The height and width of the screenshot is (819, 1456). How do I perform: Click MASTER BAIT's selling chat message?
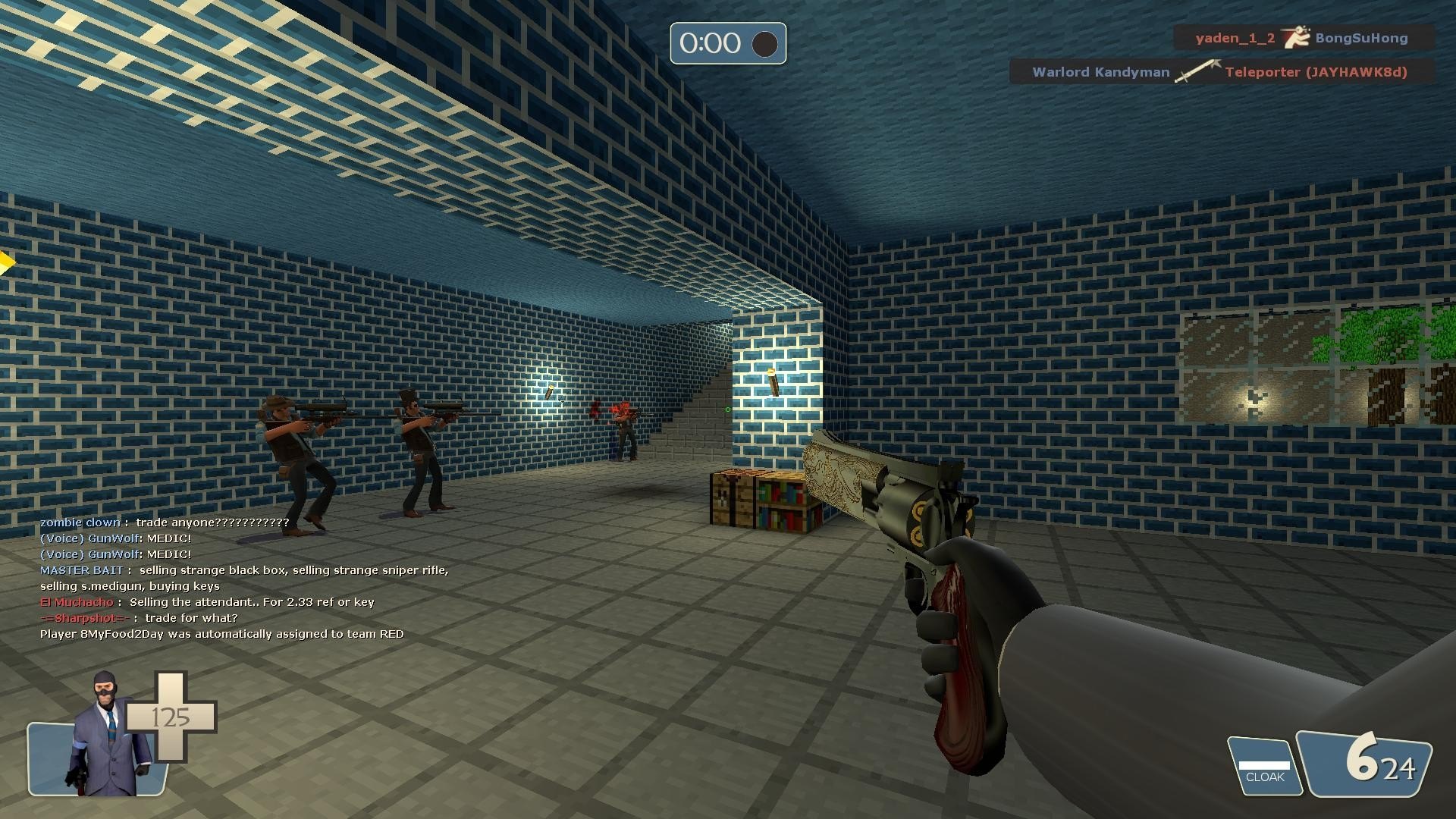[244, 578]
